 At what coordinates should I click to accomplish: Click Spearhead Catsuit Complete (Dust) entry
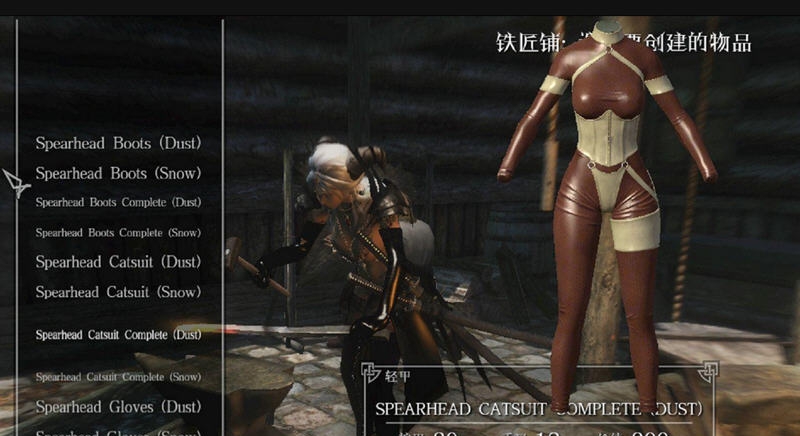(118, 334)
